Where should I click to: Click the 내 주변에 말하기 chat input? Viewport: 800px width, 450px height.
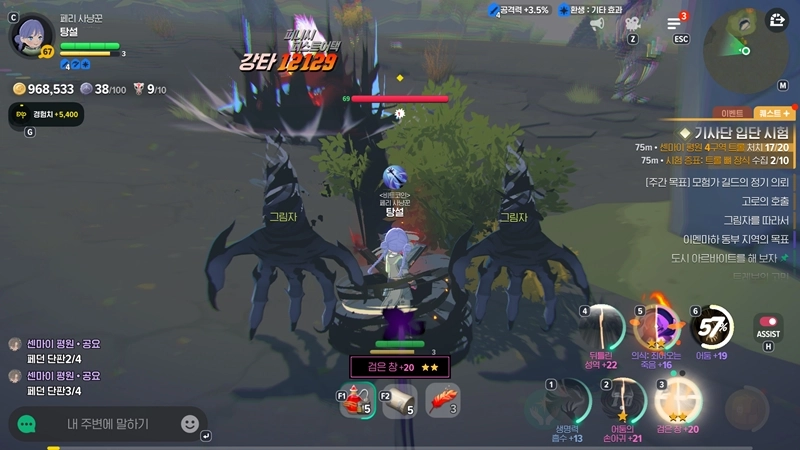click(107, 424)
